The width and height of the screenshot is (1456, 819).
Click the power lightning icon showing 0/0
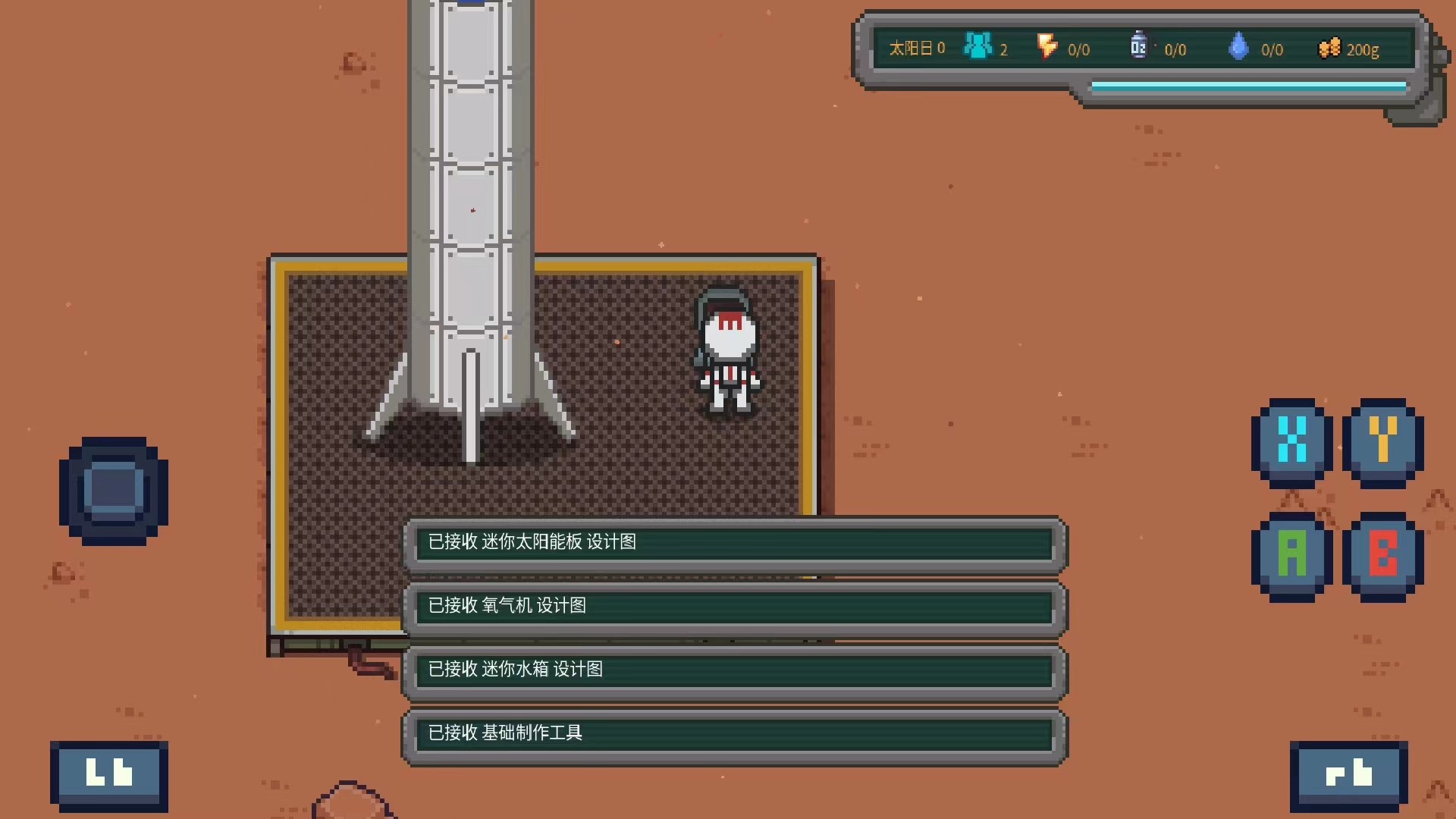click(1049, 47)
